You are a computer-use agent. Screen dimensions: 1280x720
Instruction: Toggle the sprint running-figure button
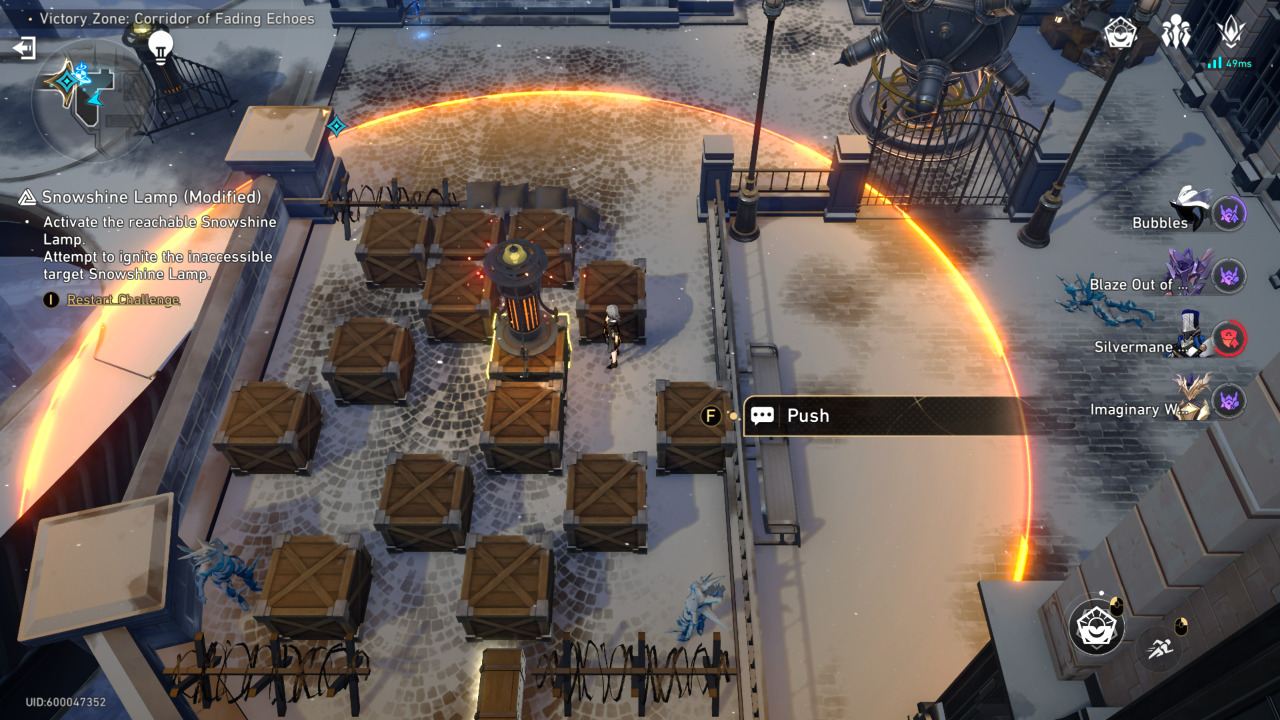coord(1160,646)
